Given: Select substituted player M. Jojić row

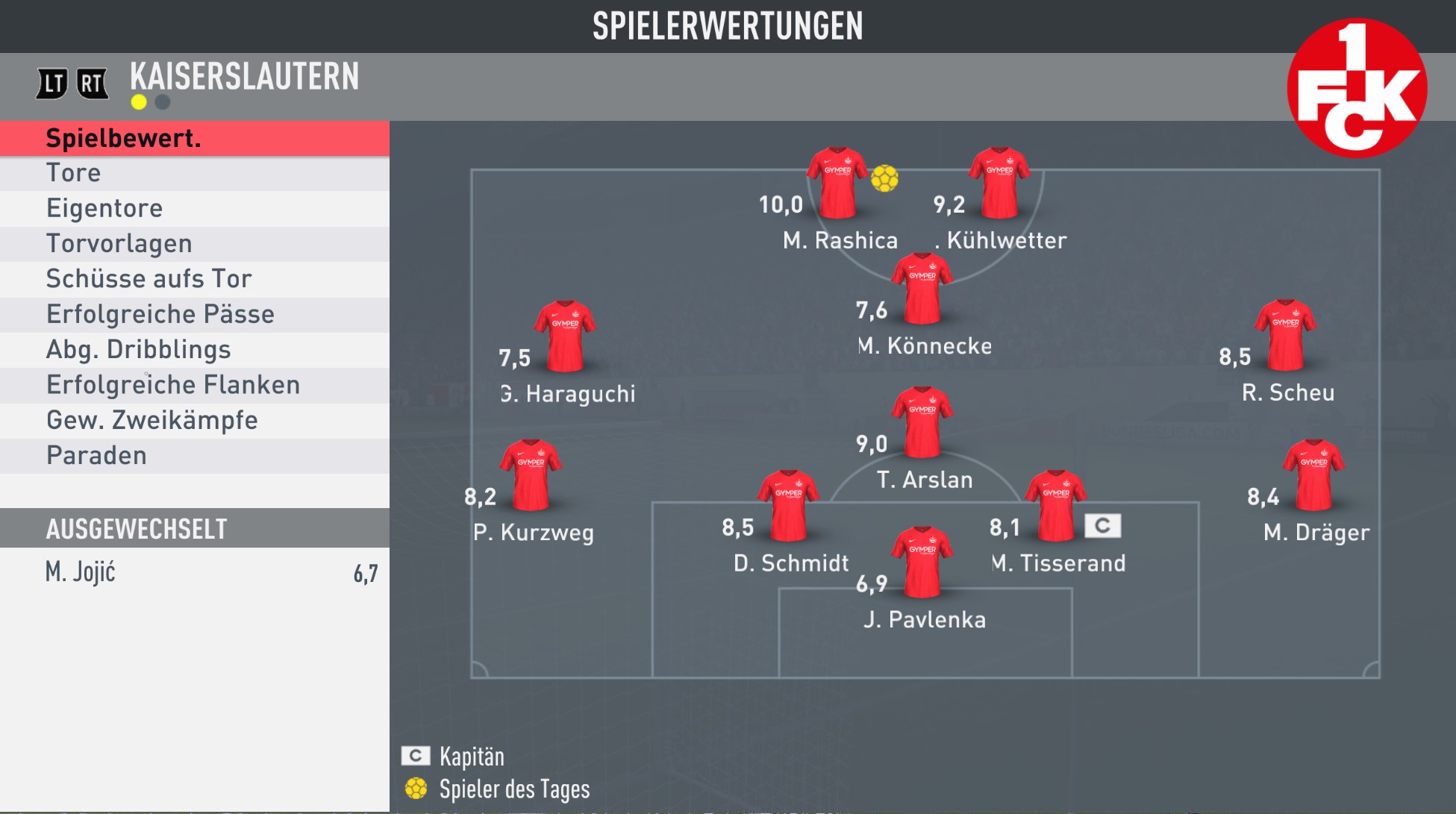Looking at the screenshot, I should (194, 572).
